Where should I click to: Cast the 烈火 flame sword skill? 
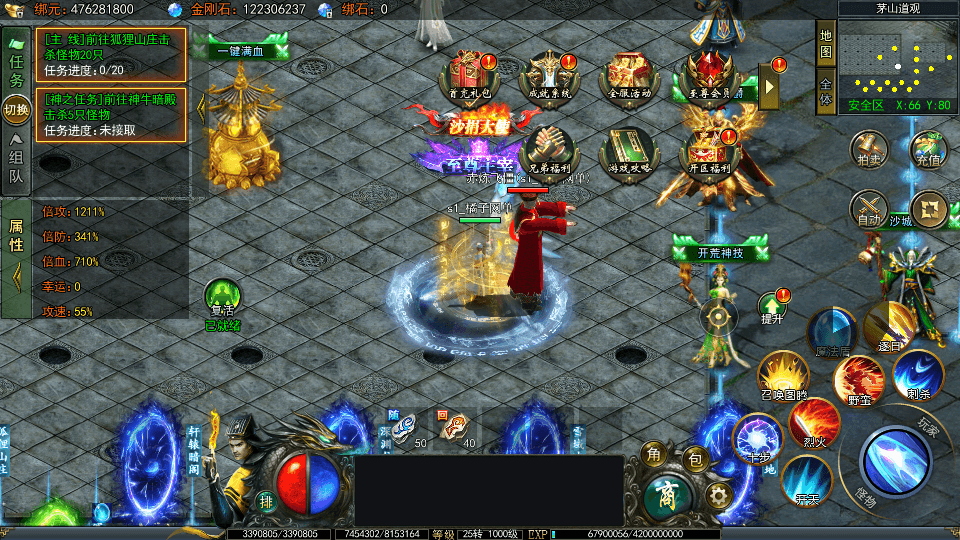[814, 421]
